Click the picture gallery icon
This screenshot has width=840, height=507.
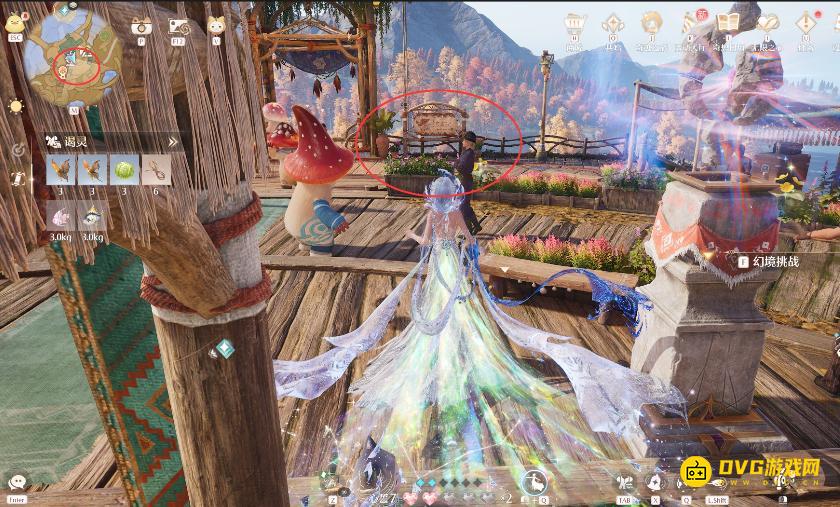click(x=178, y=27)
